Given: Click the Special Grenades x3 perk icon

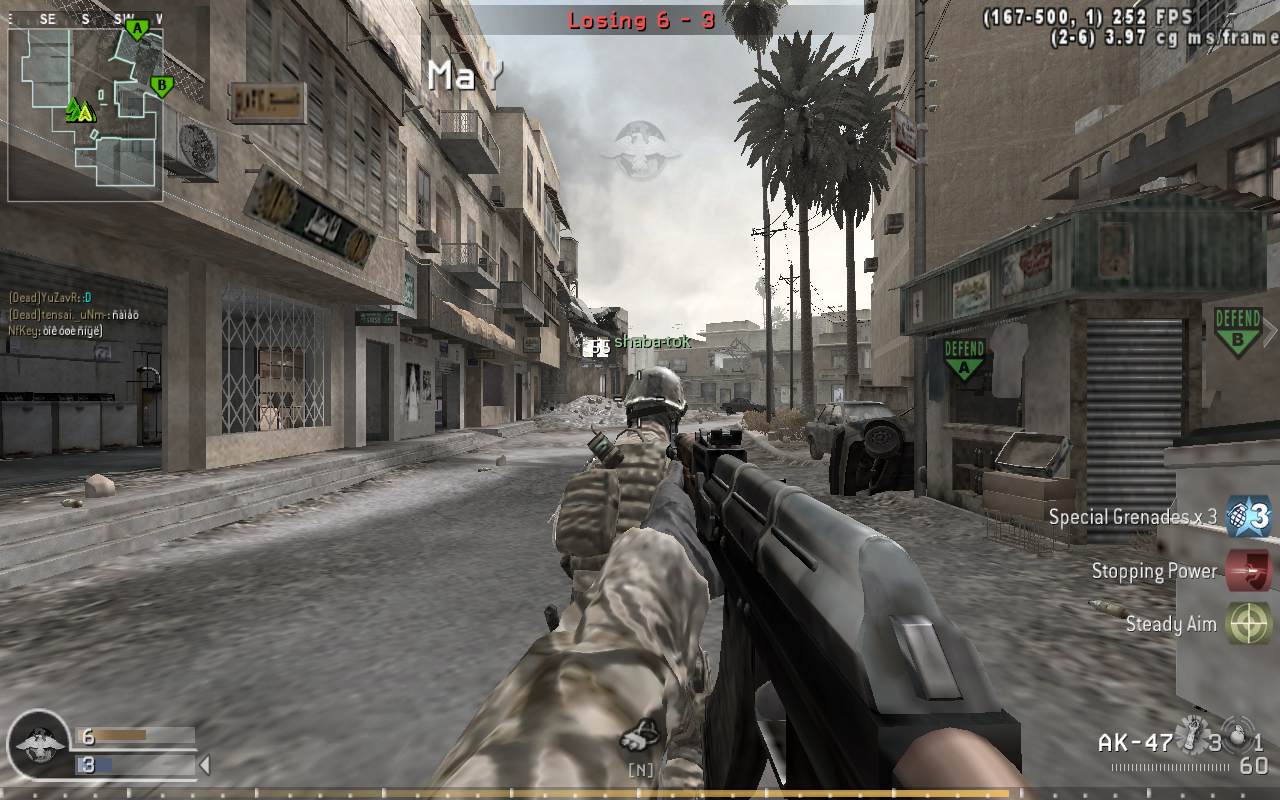Looking at the screenshot, I should coord(1249,517).
